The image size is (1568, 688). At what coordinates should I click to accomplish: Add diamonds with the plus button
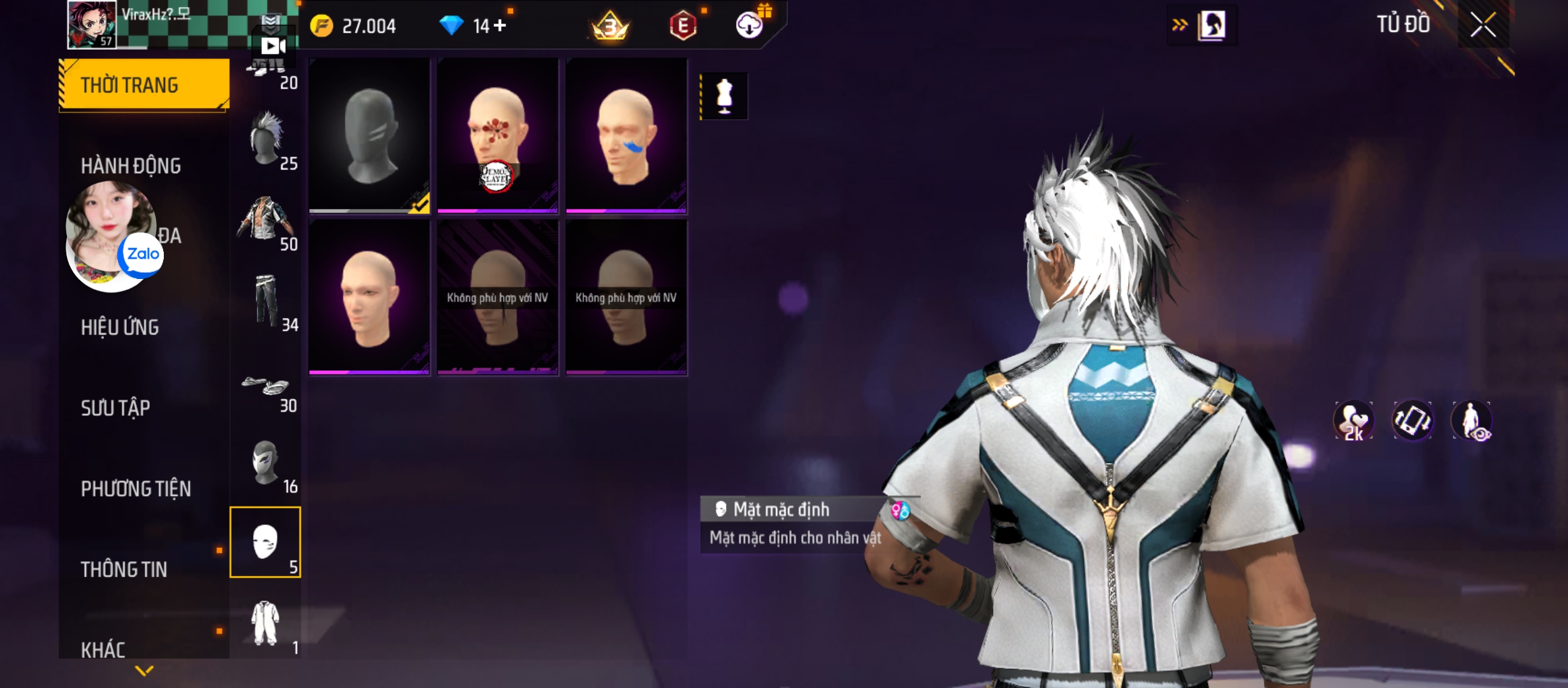tap(500, 25)
